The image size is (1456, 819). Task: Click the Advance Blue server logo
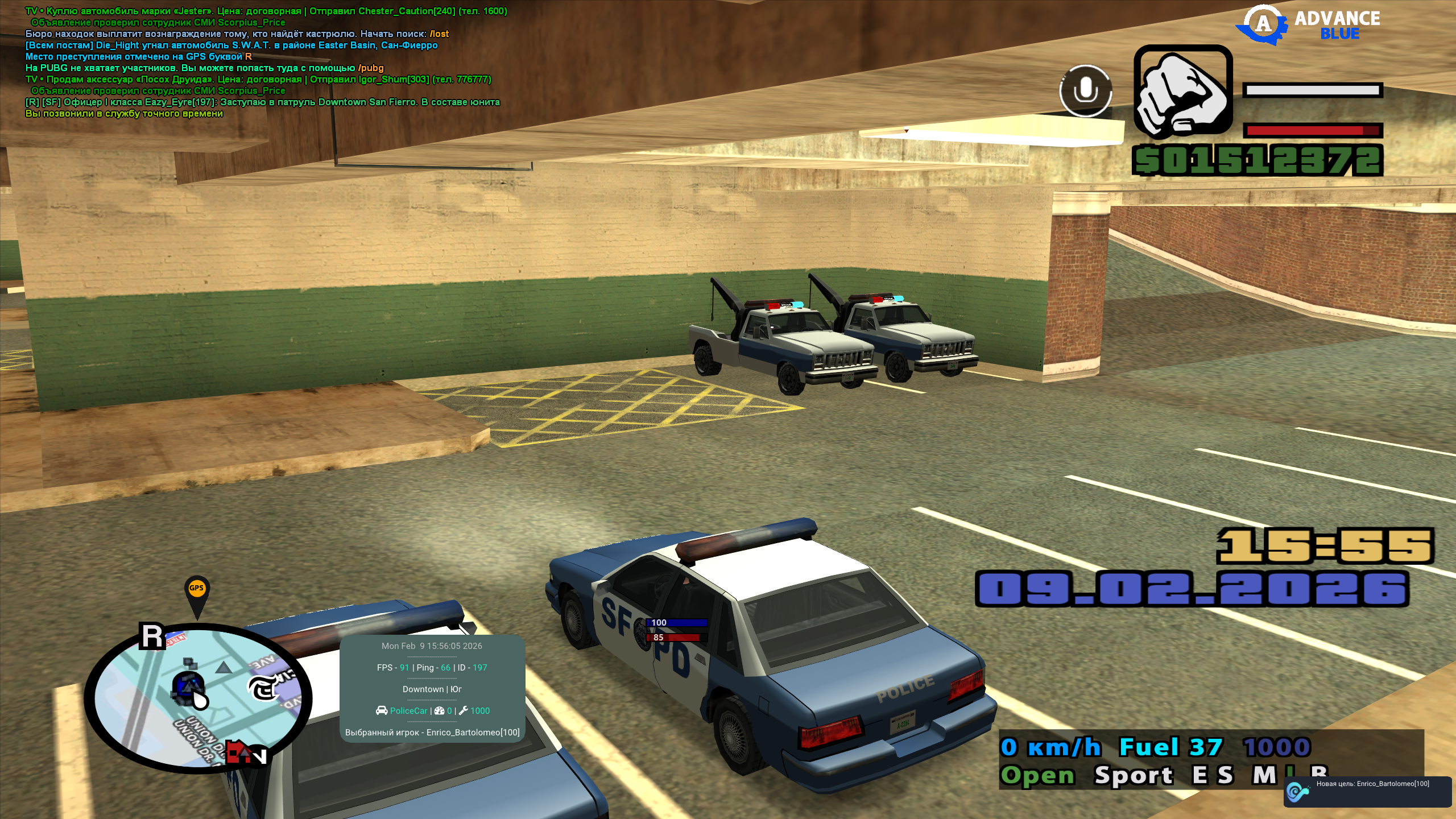(1308, 25)
